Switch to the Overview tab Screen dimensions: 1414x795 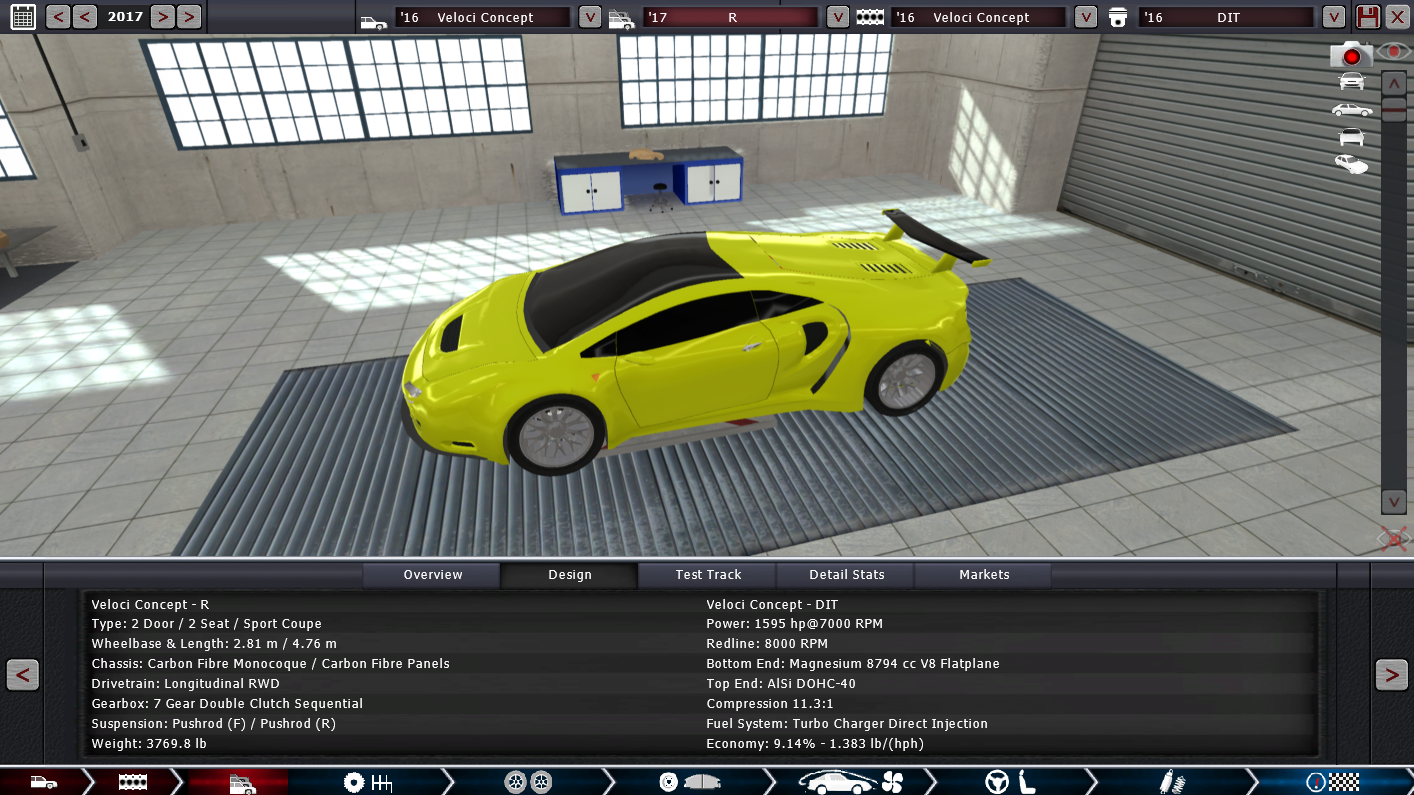pos(432,575)
